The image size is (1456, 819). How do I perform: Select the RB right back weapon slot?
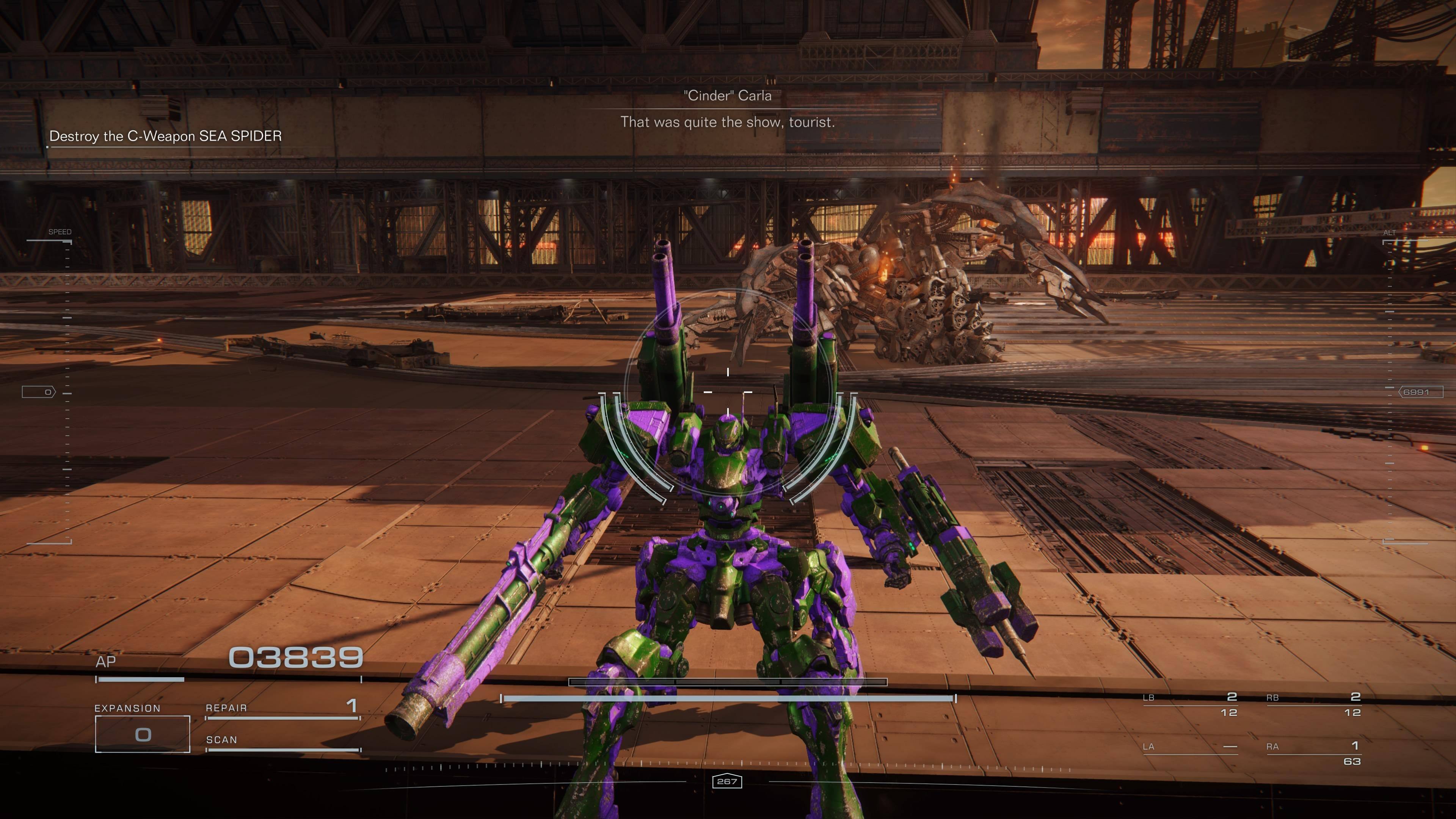click(x=1313, y=704)
